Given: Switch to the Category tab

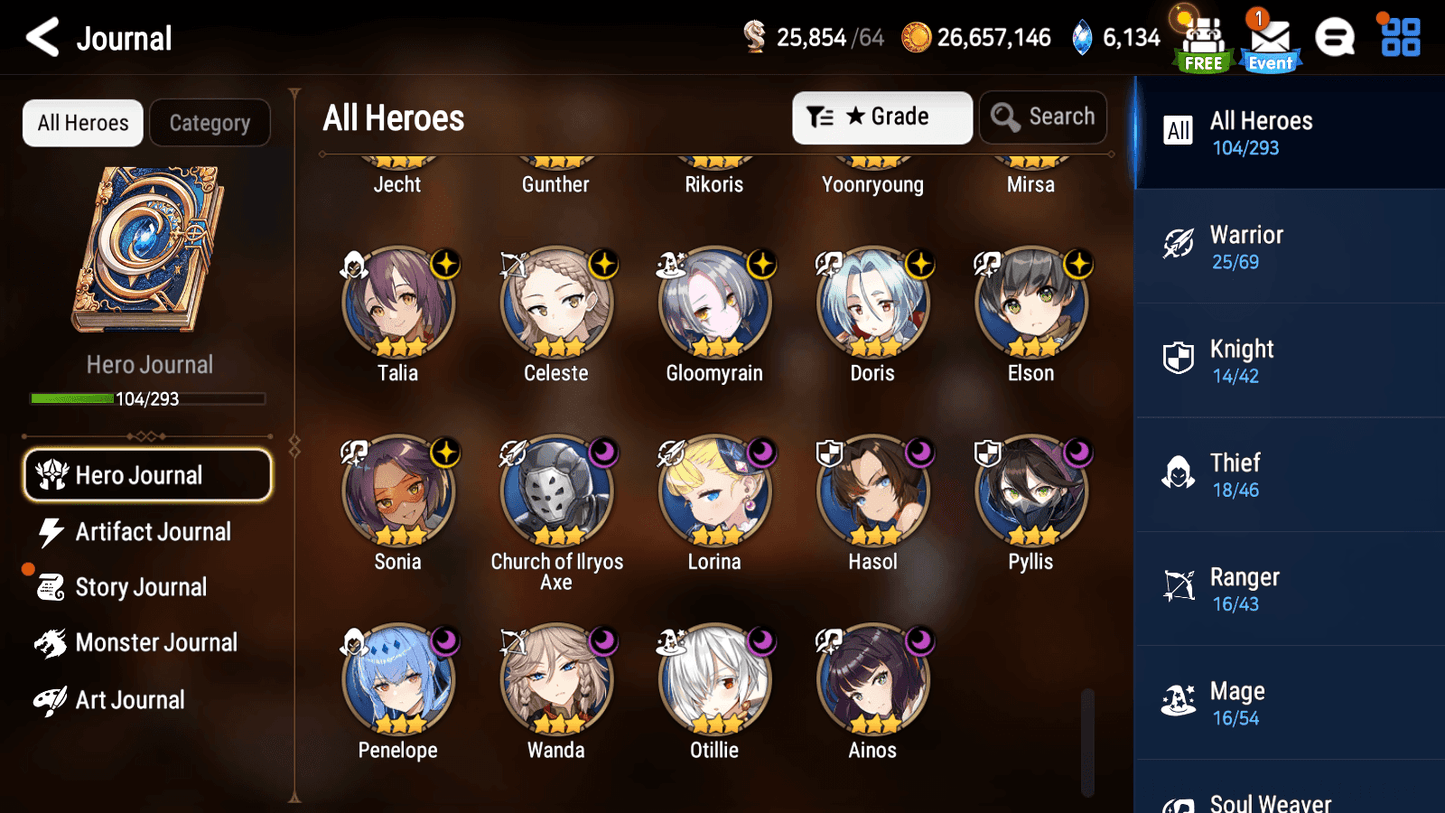Looking at the screenshot, I should tap(209, 123).
